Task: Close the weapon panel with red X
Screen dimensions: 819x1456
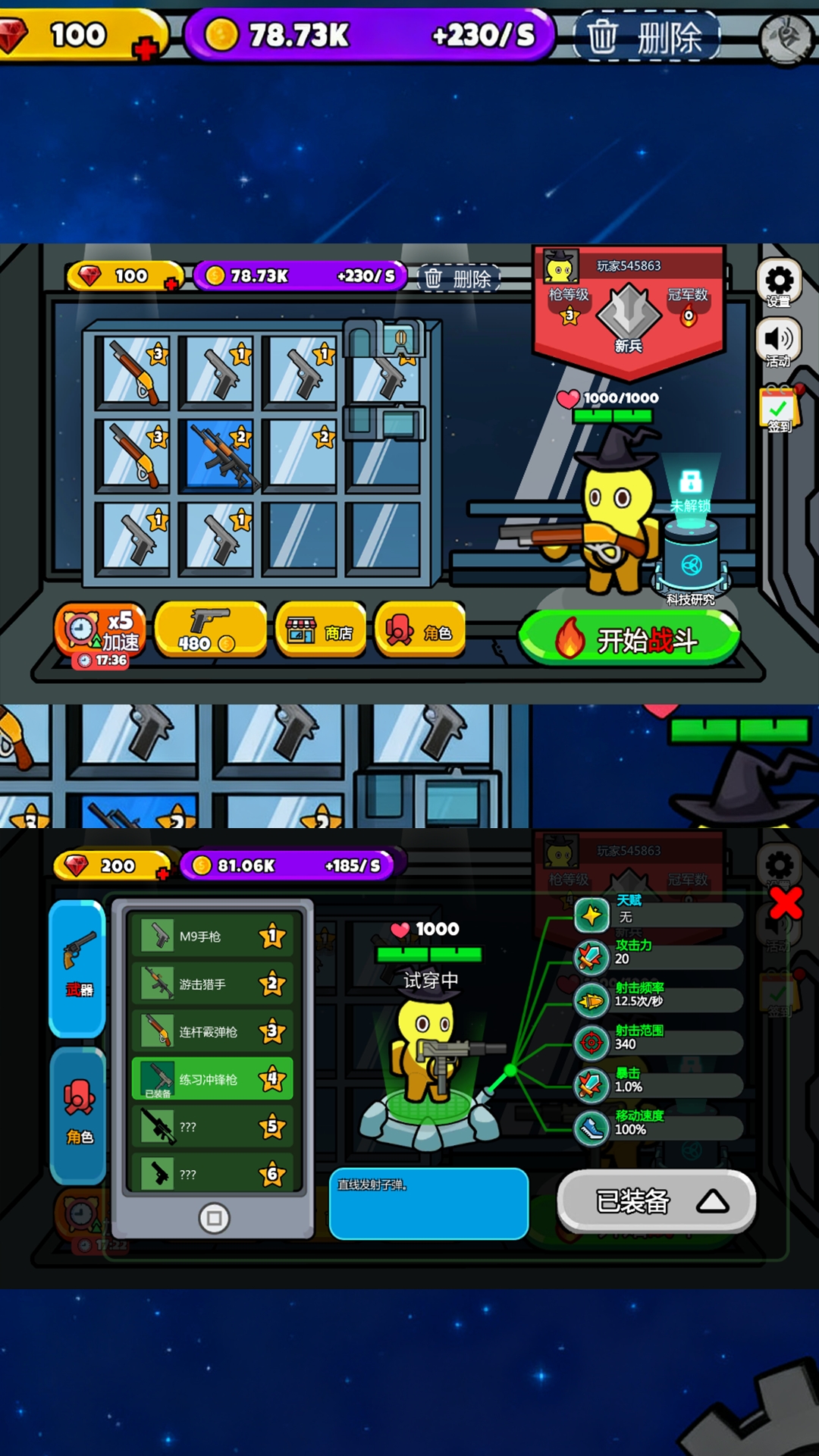Action: pyautogui.click(x=786, y=902)
